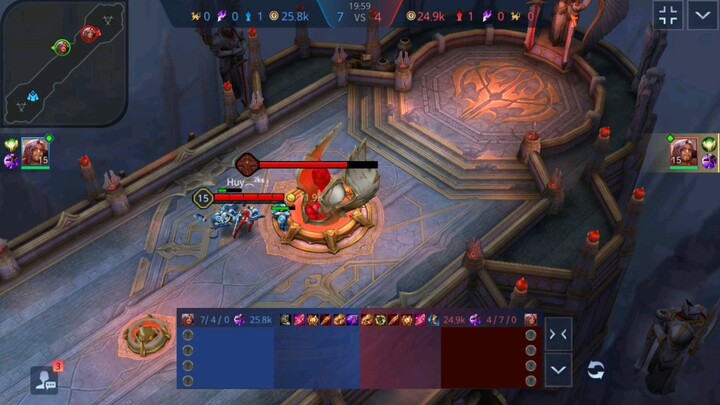720x405 pixels.
Task: Collapse the scoreboard panel with inward arrows
Action: 560,334
